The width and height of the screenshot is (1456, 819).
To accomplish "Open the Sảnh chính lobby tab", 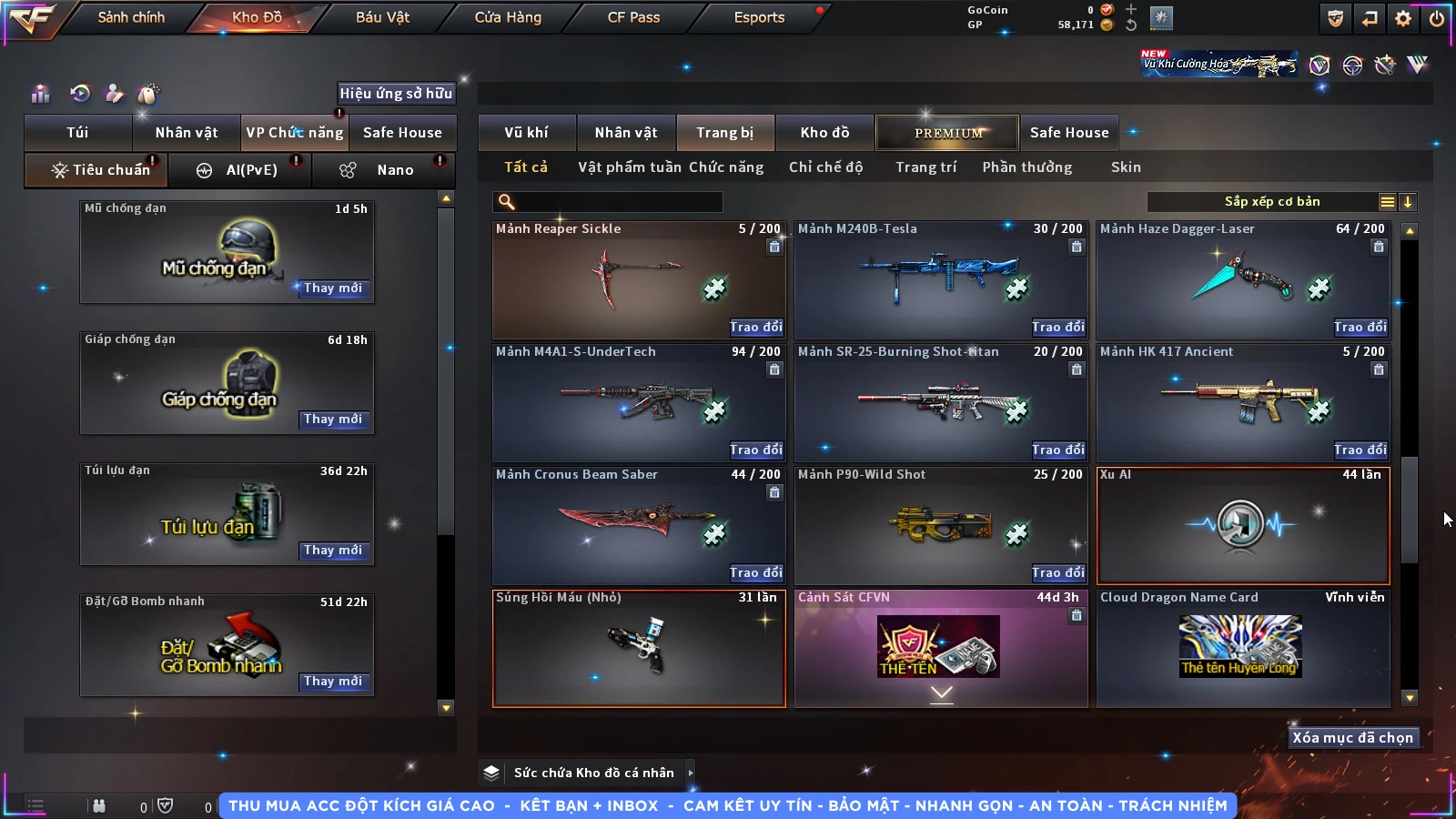I will pyautogui.click(x=131, y=17).
